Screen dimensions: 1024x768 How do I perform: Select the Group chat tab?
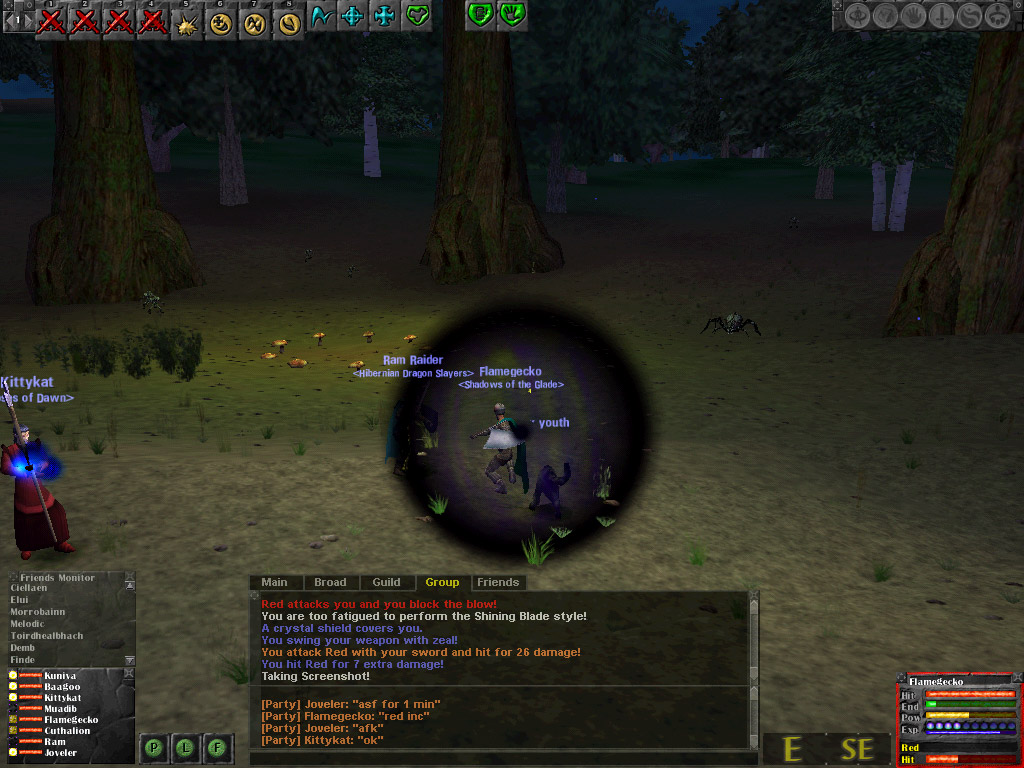pyautogui.click(x=442, y=582)
